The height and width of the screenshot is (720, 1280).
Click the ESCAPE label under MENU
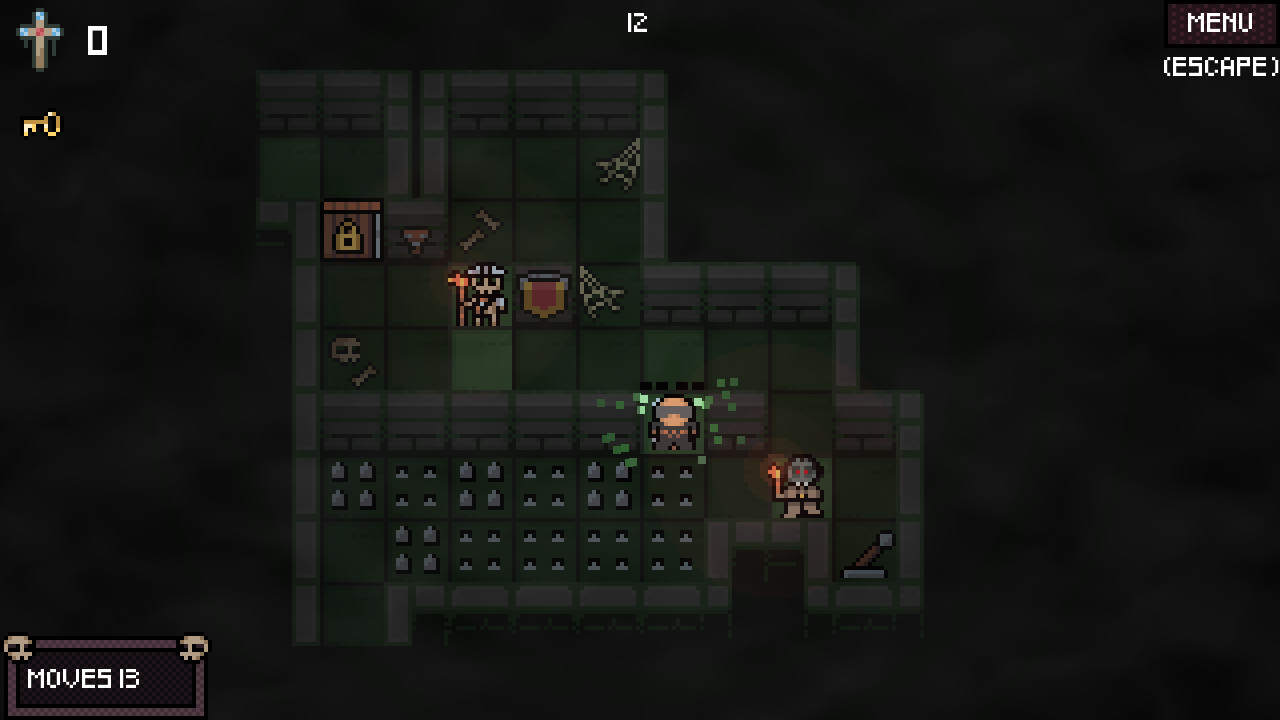coord(1218,68)
